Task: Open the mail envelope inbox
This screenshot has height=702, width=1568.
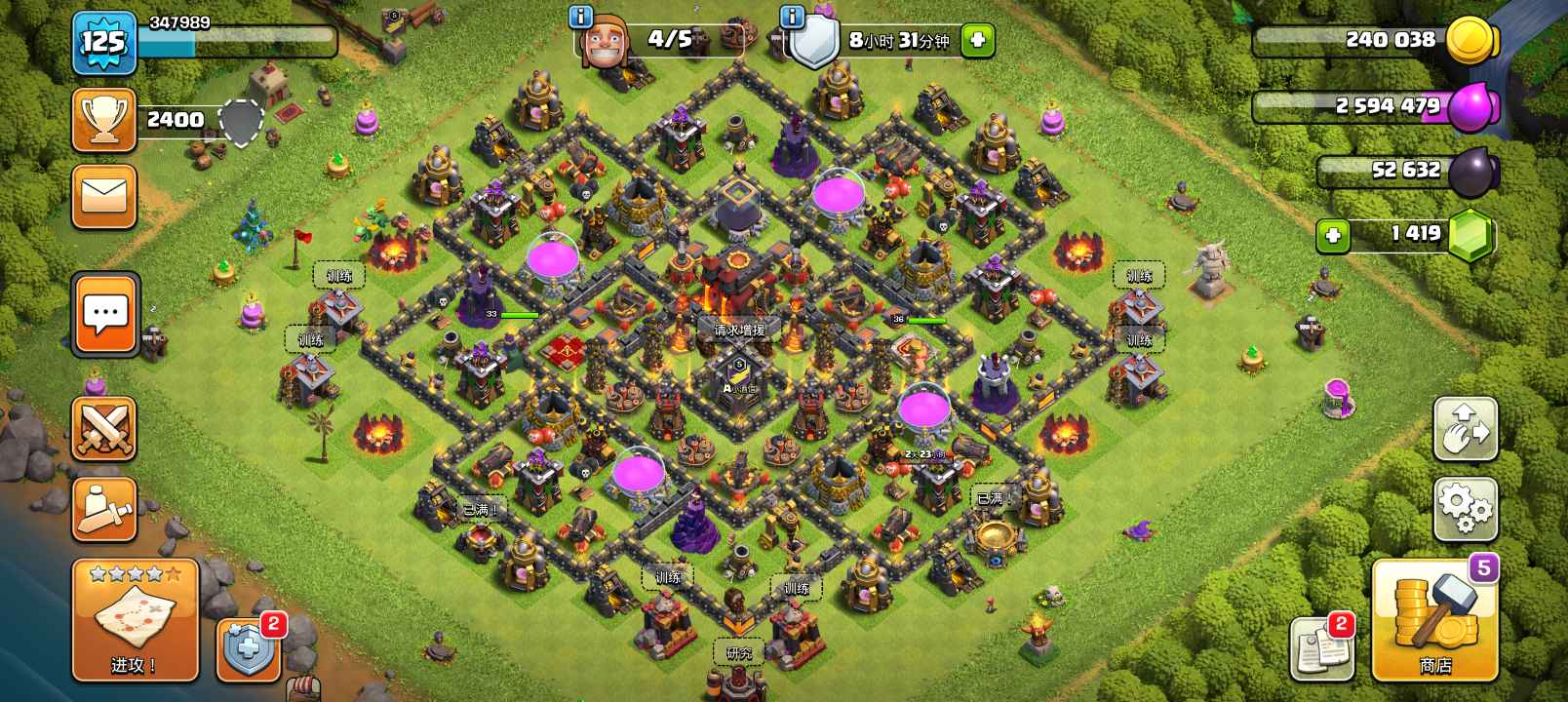Action: (x=103, y=196)
